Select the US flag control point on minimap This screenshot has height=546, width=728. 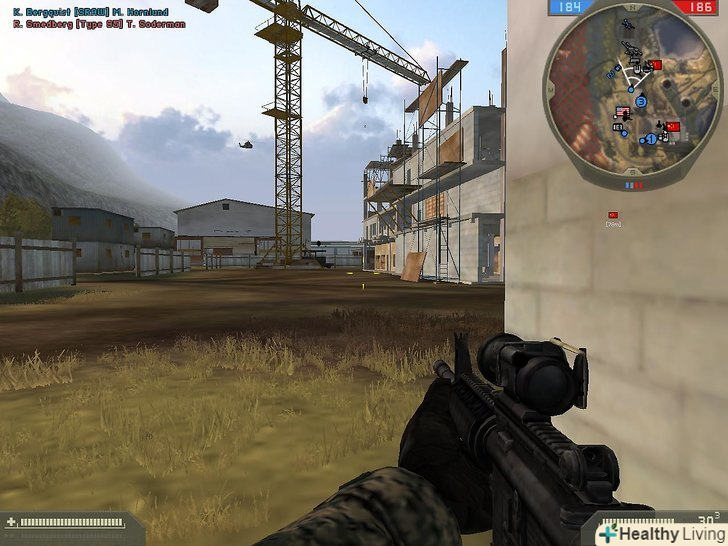coord(621,111)
